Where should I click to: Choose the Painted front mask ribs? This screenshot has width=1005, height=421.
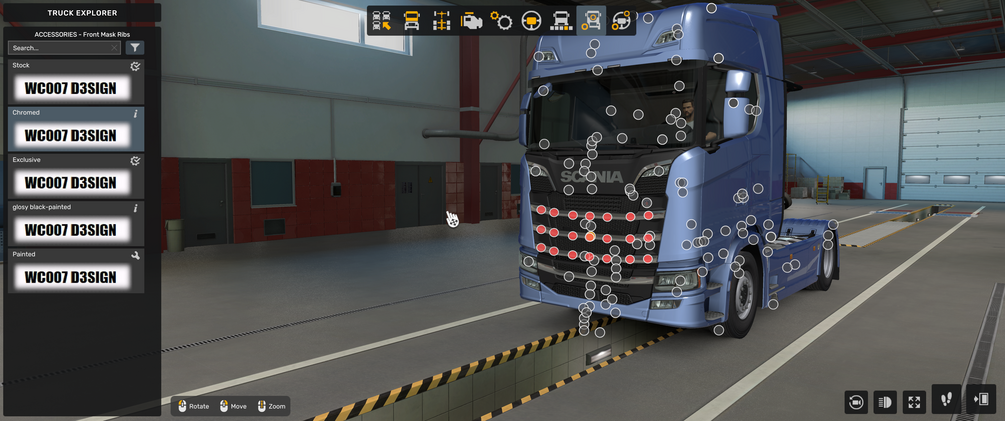coord(76,271)
